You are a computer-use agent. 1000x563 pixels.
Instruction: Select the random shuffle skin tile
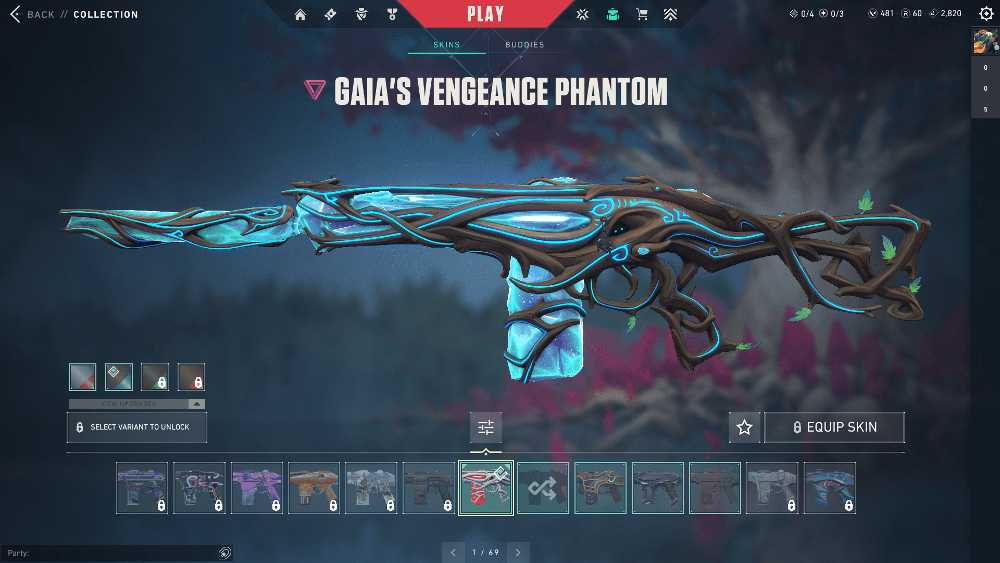[x=543, y=488]
